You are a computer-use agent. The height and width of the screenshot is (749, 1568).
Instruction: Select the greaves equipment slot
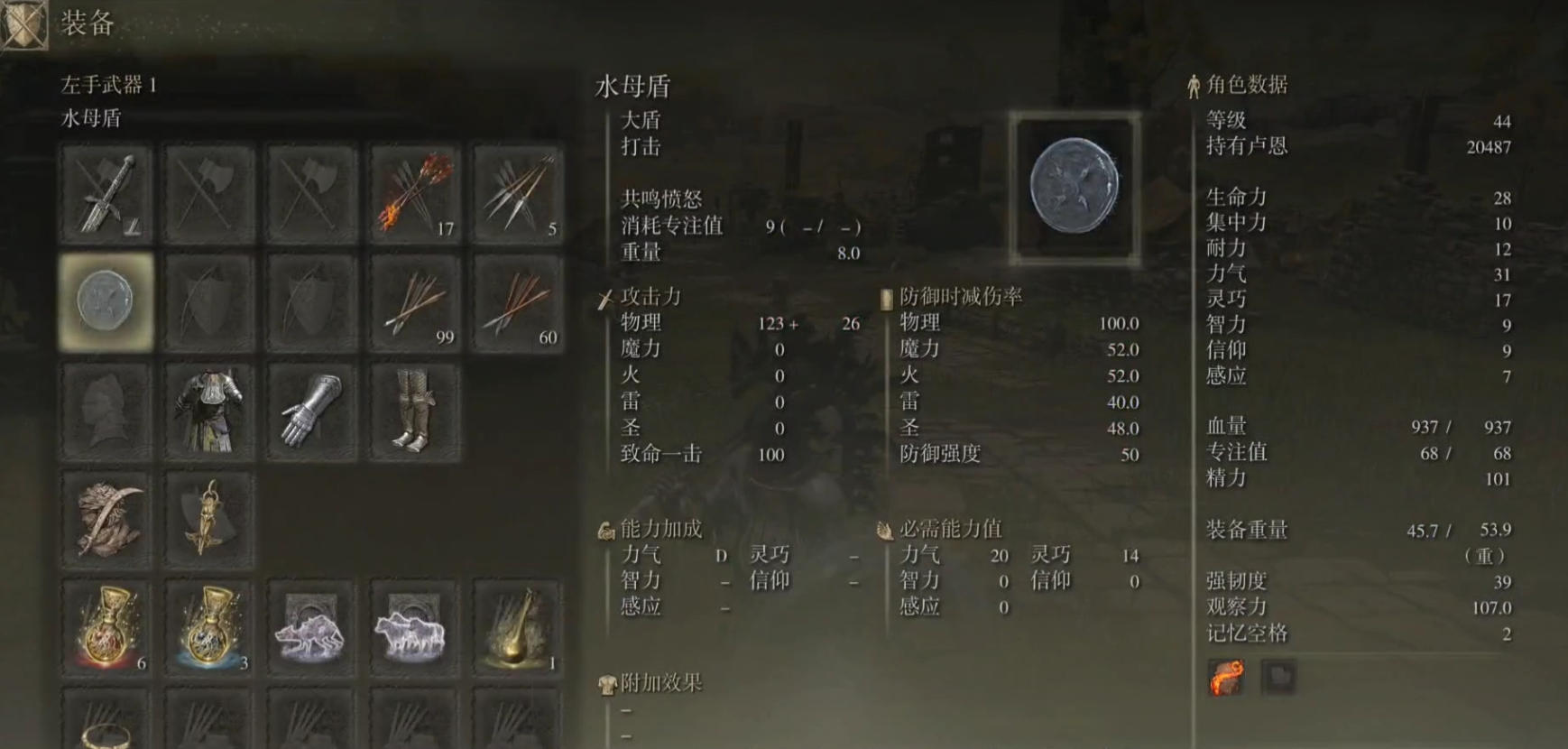click(415, 411)
